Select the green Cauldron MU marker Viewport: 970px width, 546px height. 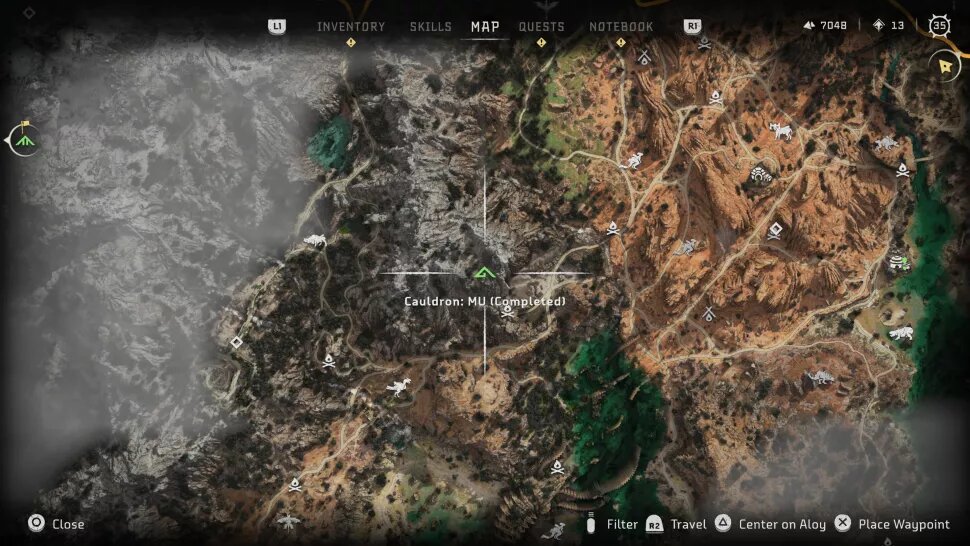pos(485,272)
